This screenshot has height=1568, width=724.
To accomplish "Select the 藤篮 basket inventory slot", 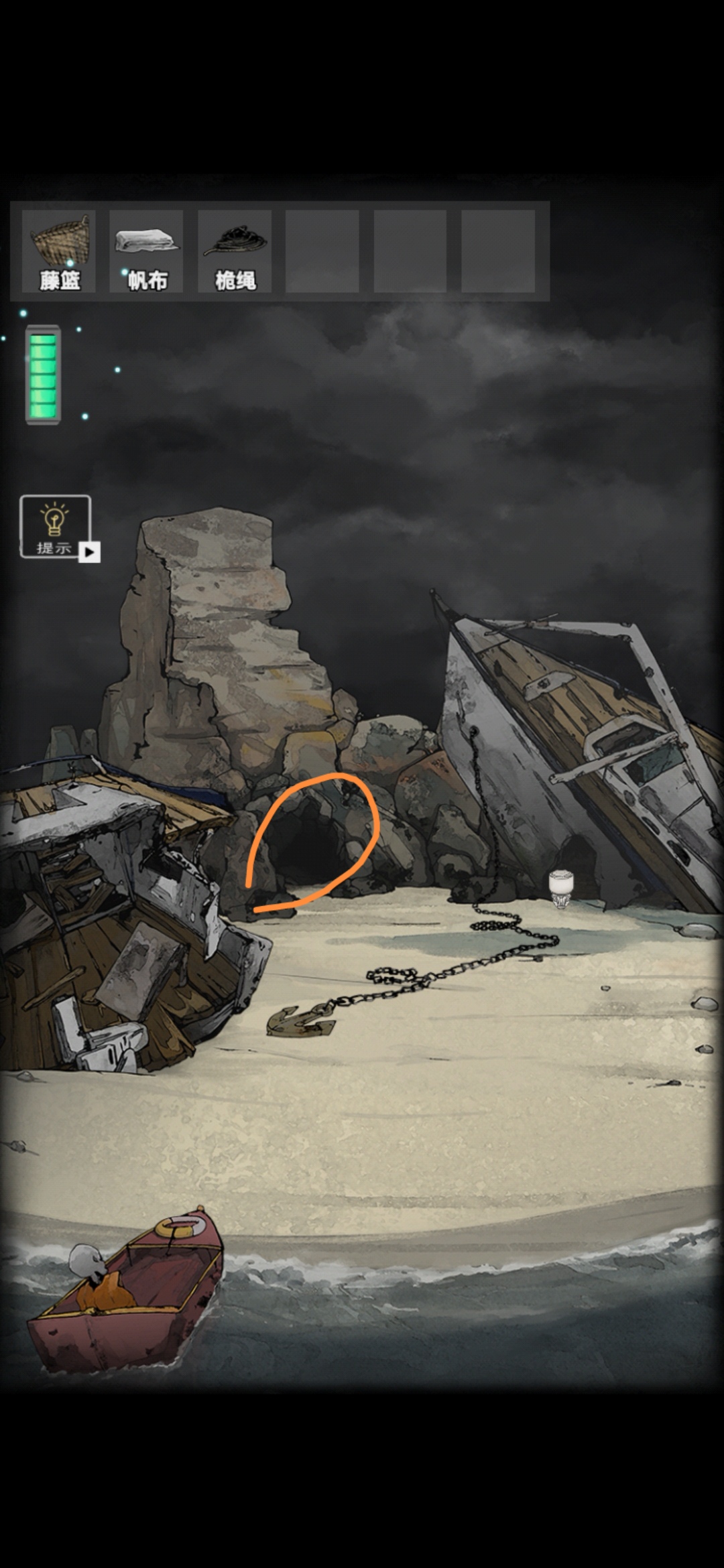I will coord(59,251).
